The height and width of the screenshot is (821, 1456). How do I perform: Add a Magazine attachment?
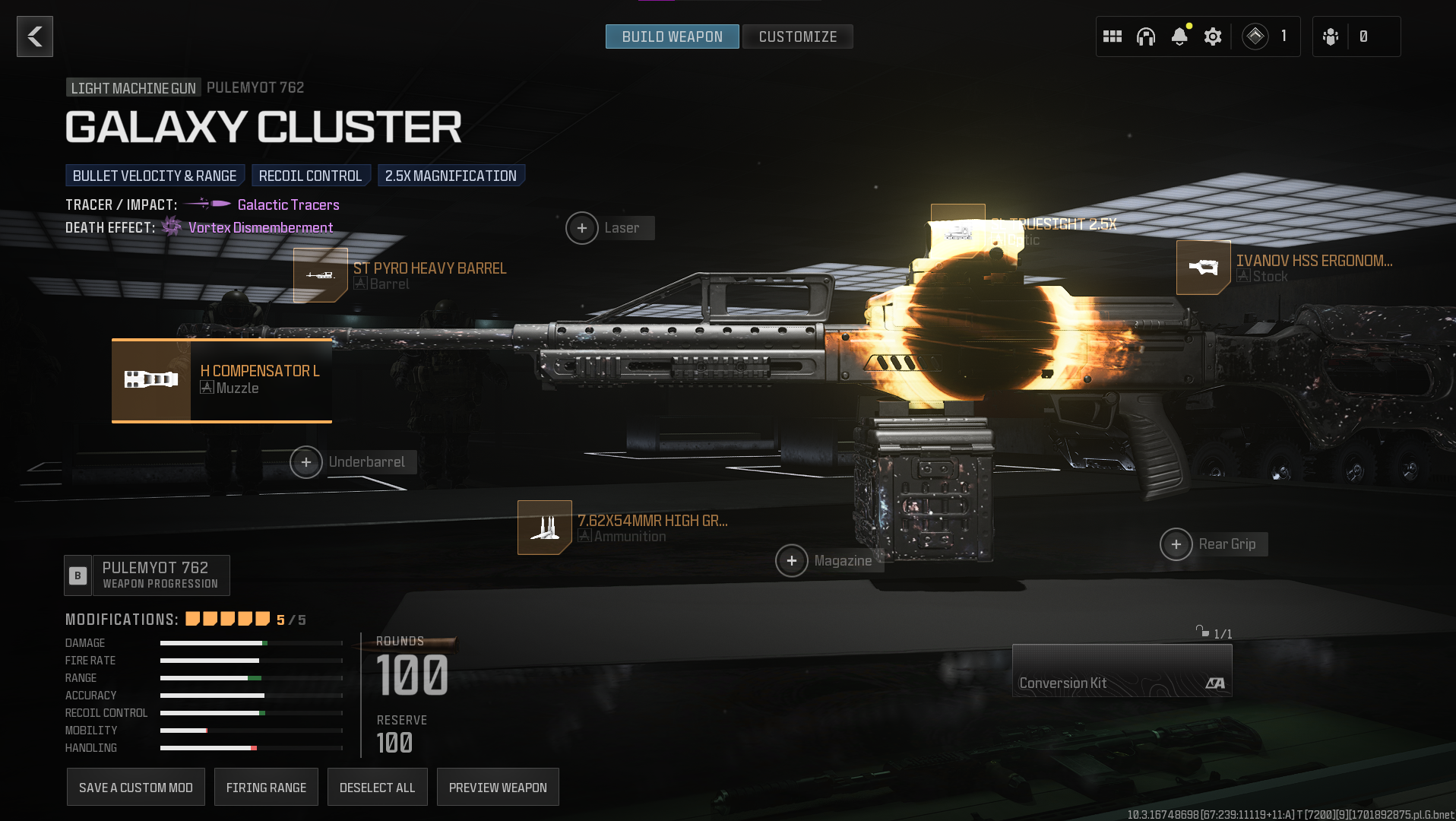(792, 561)
